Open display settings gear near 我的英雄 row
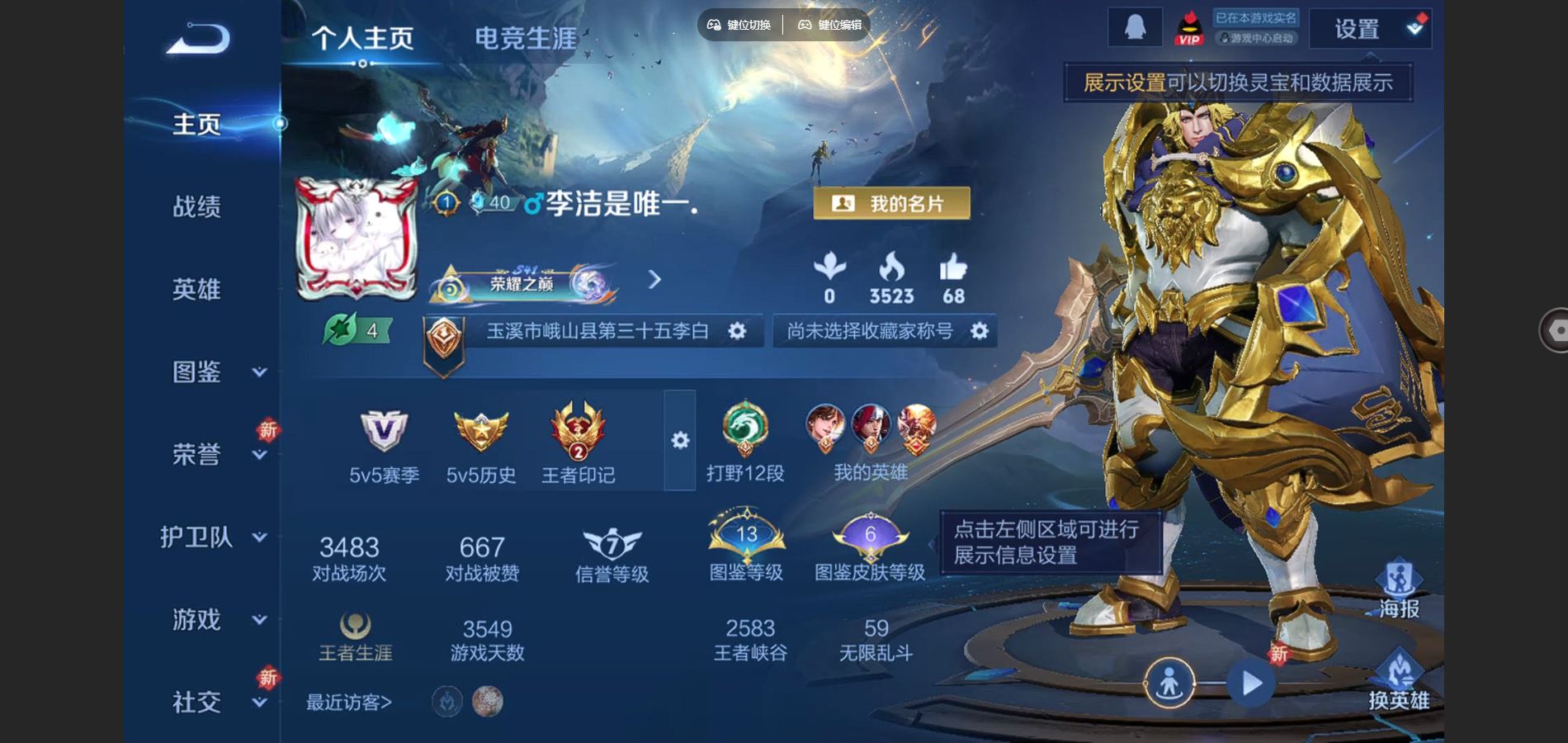 pyautogui.click(x=679, y=442)
